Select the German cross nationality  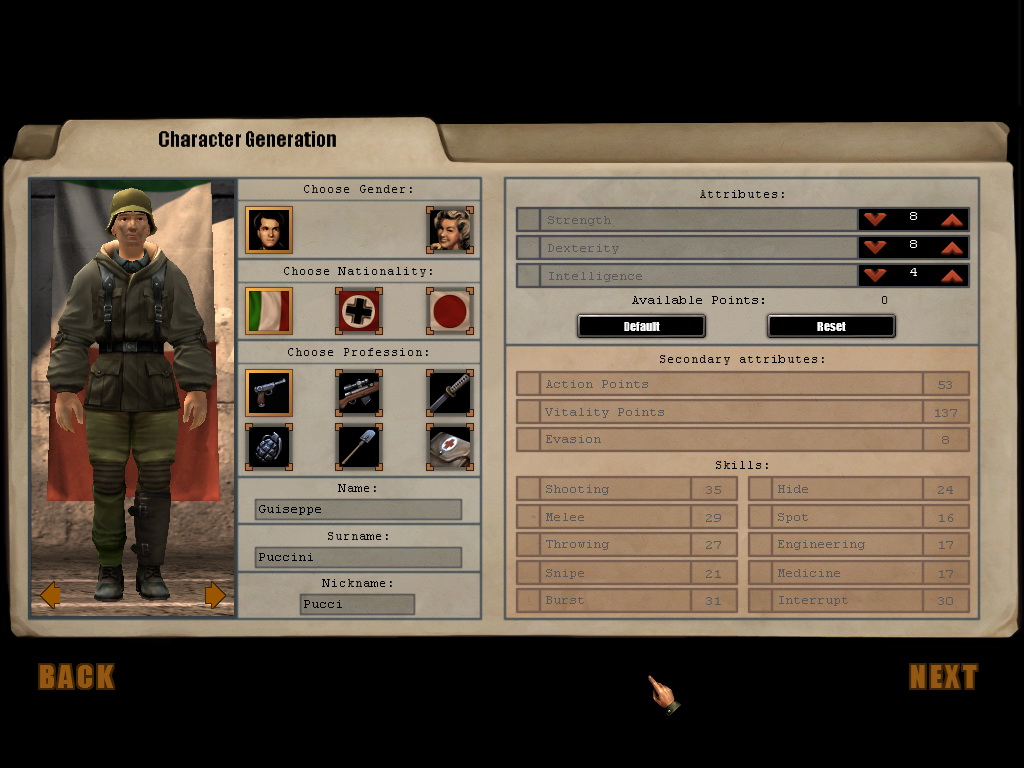pyautogui.click(x=359, y=311)
